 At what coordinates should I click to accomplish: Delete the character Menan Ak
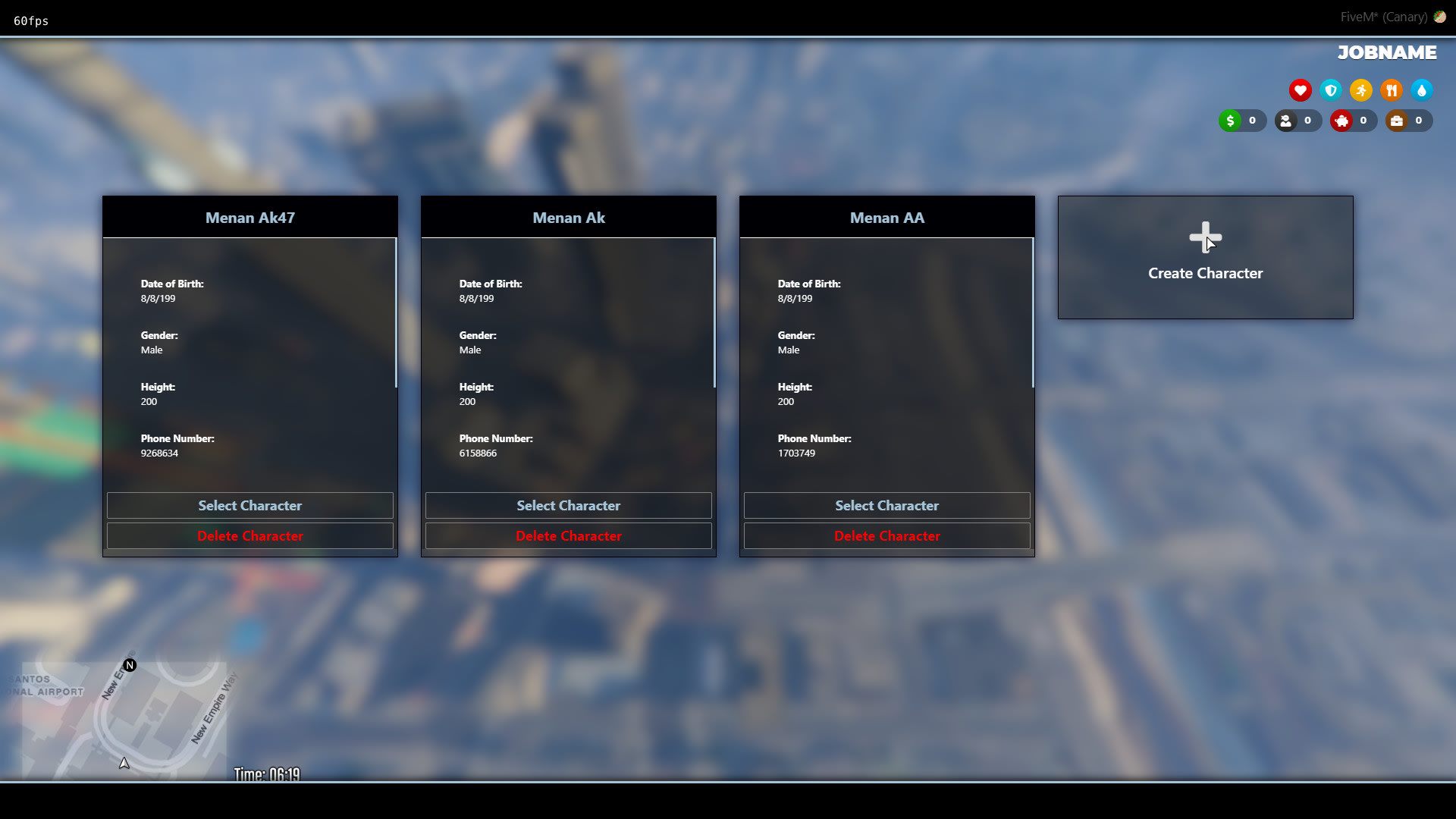(569, 535)
